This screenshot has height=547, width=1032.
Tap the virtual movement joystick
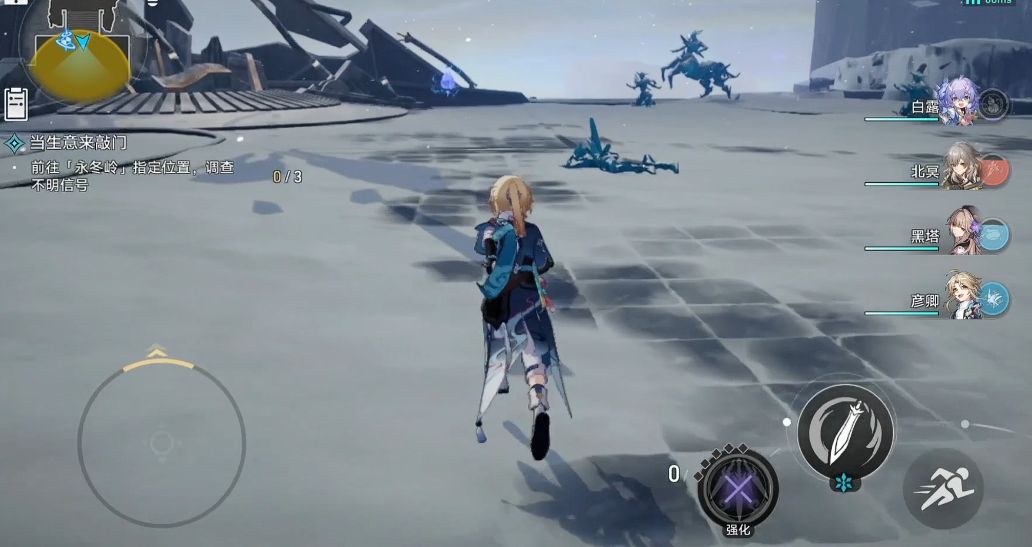(x=162, y=442)
